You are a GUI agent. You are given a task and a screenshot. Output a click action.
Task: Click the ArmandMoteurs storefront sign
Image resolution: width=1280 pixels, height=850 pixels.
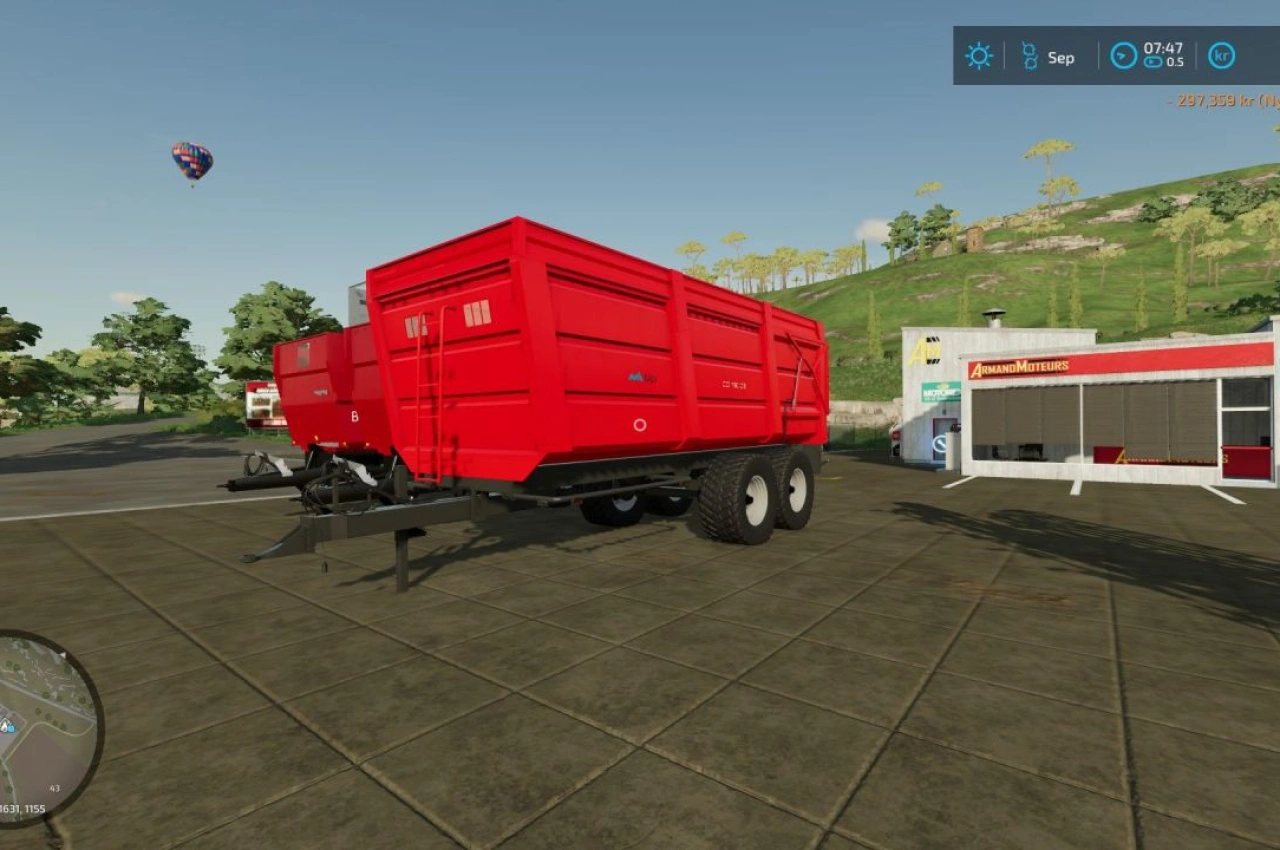pos(1020,366)
